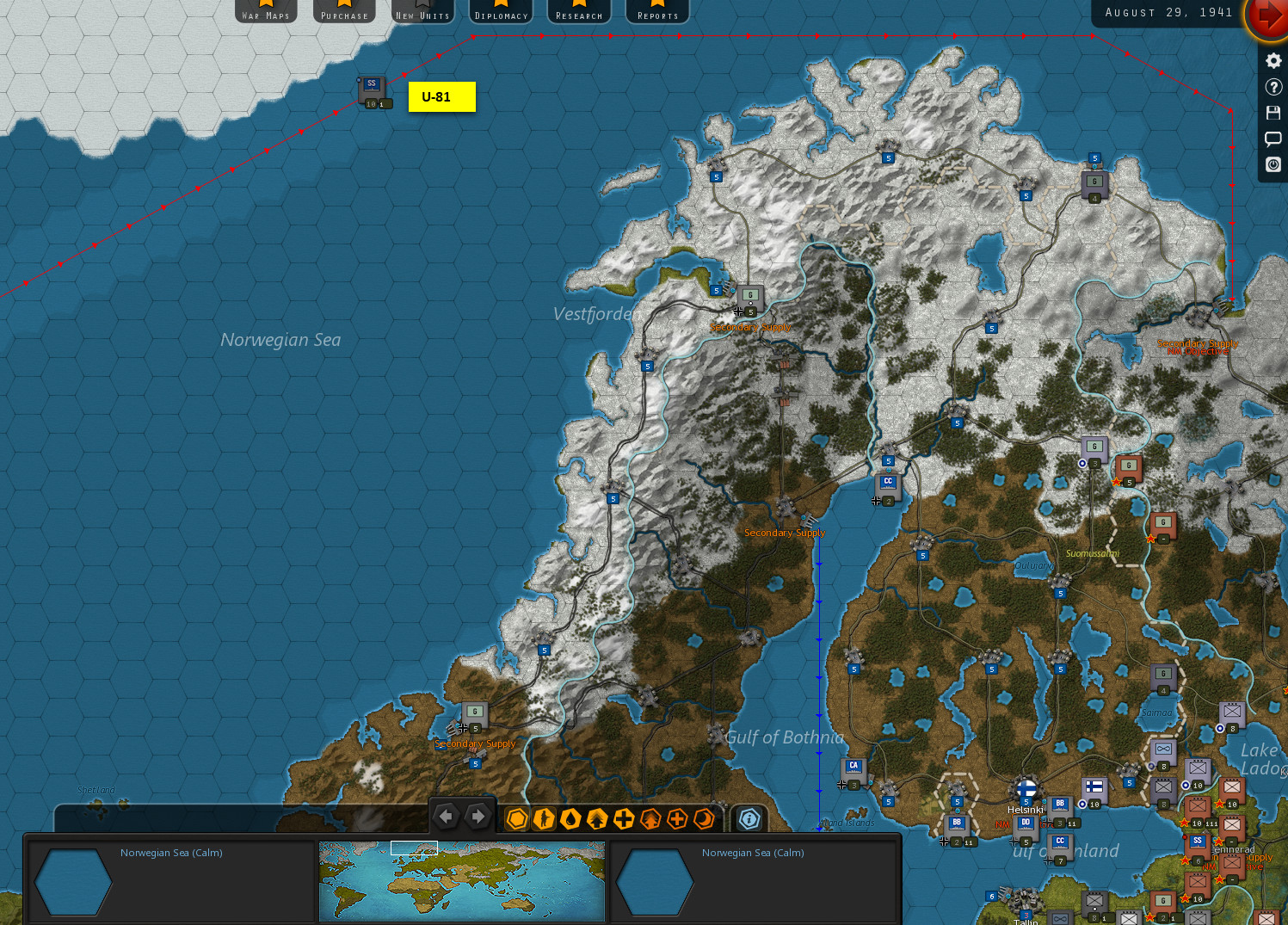Open the Diplomacy screen
The height and width of the screenshot is (925, 1288).
[x=501, y=11]
